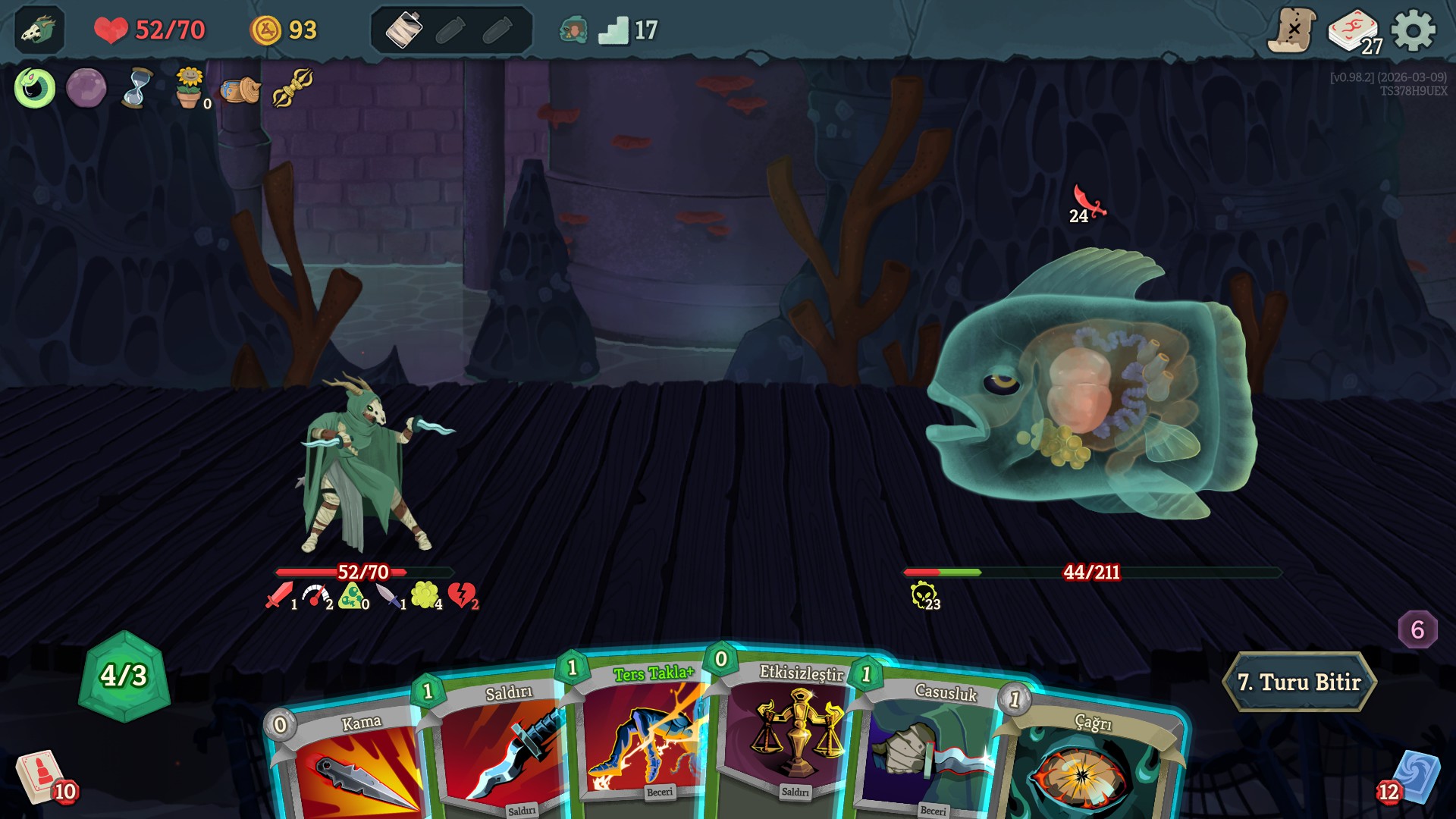Click the character skull portrait icon
1456x819 pixels.
[38, 30]
